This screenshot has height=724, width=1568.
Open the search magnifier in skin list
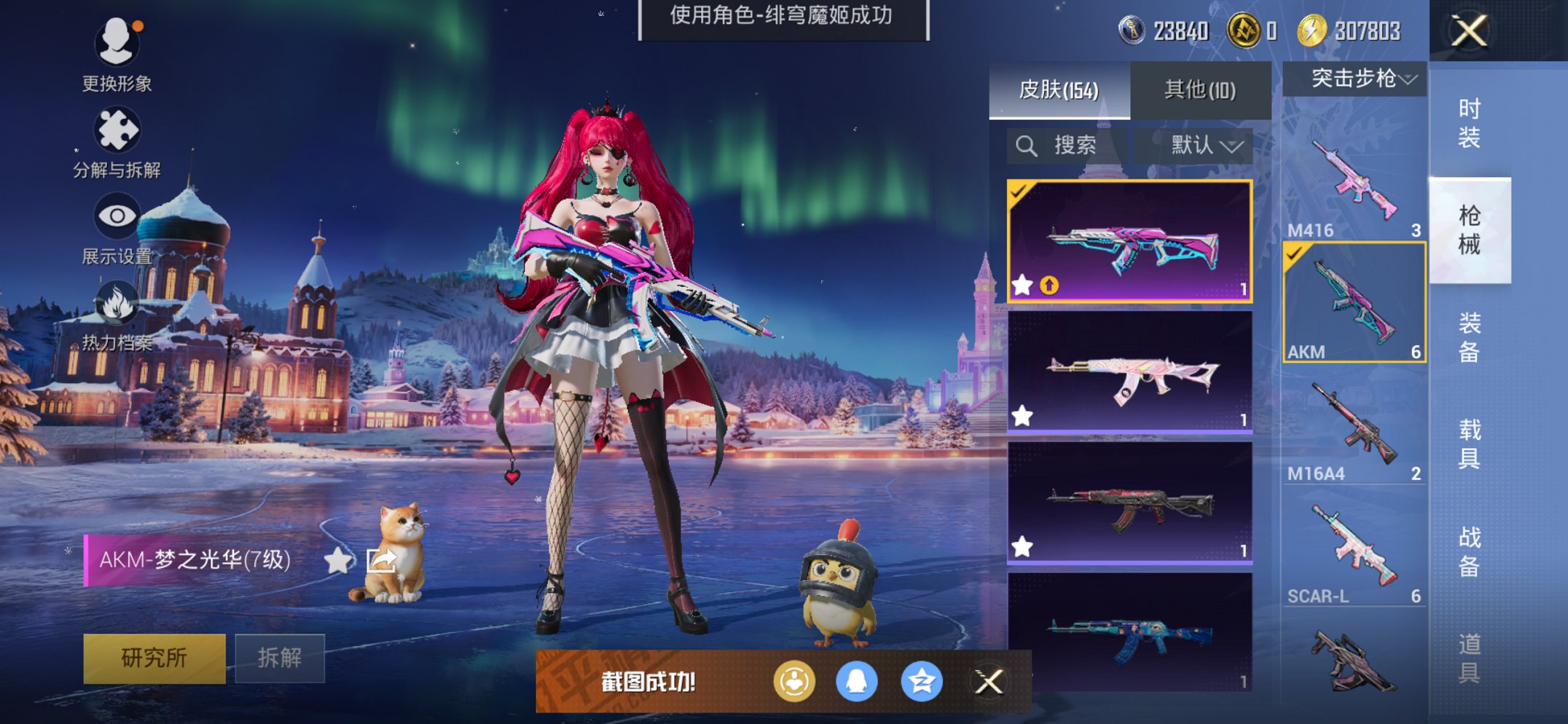click(1028, 144)
